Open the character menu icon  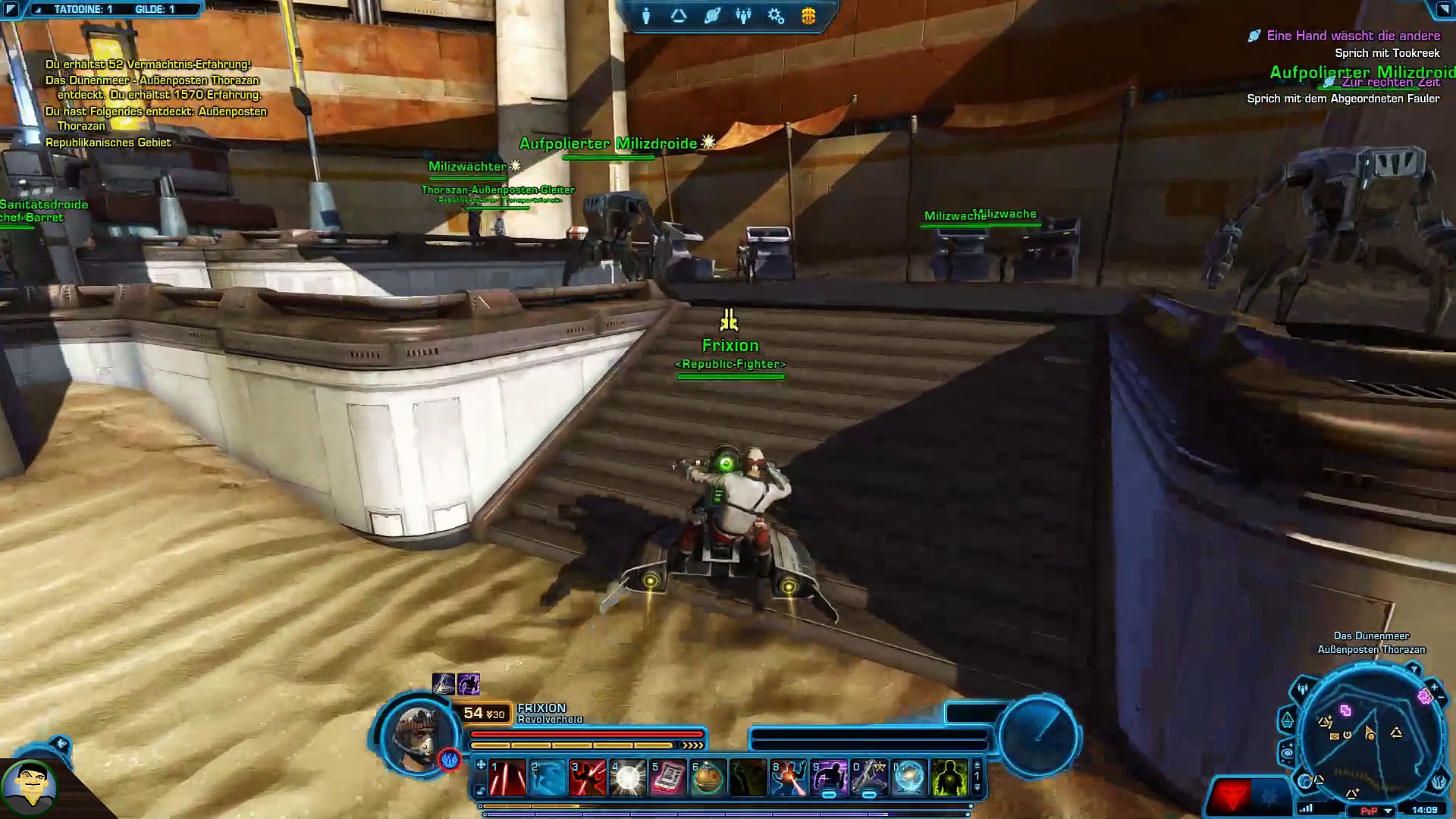[646, 16]
